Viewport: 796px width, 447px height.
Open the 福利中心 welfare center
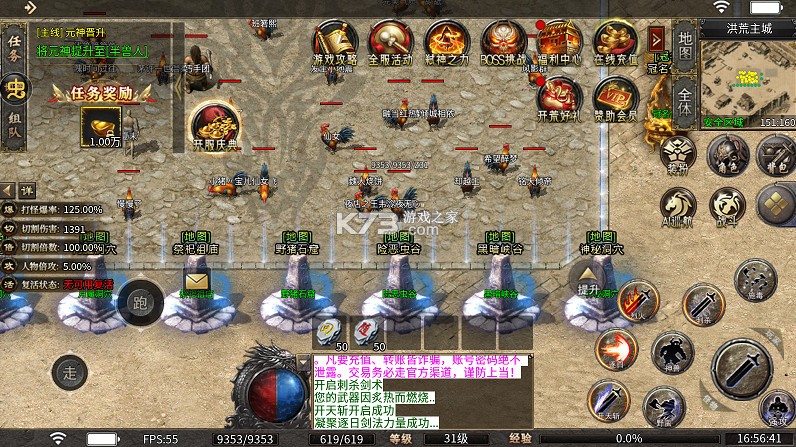[x=559, y=42]
